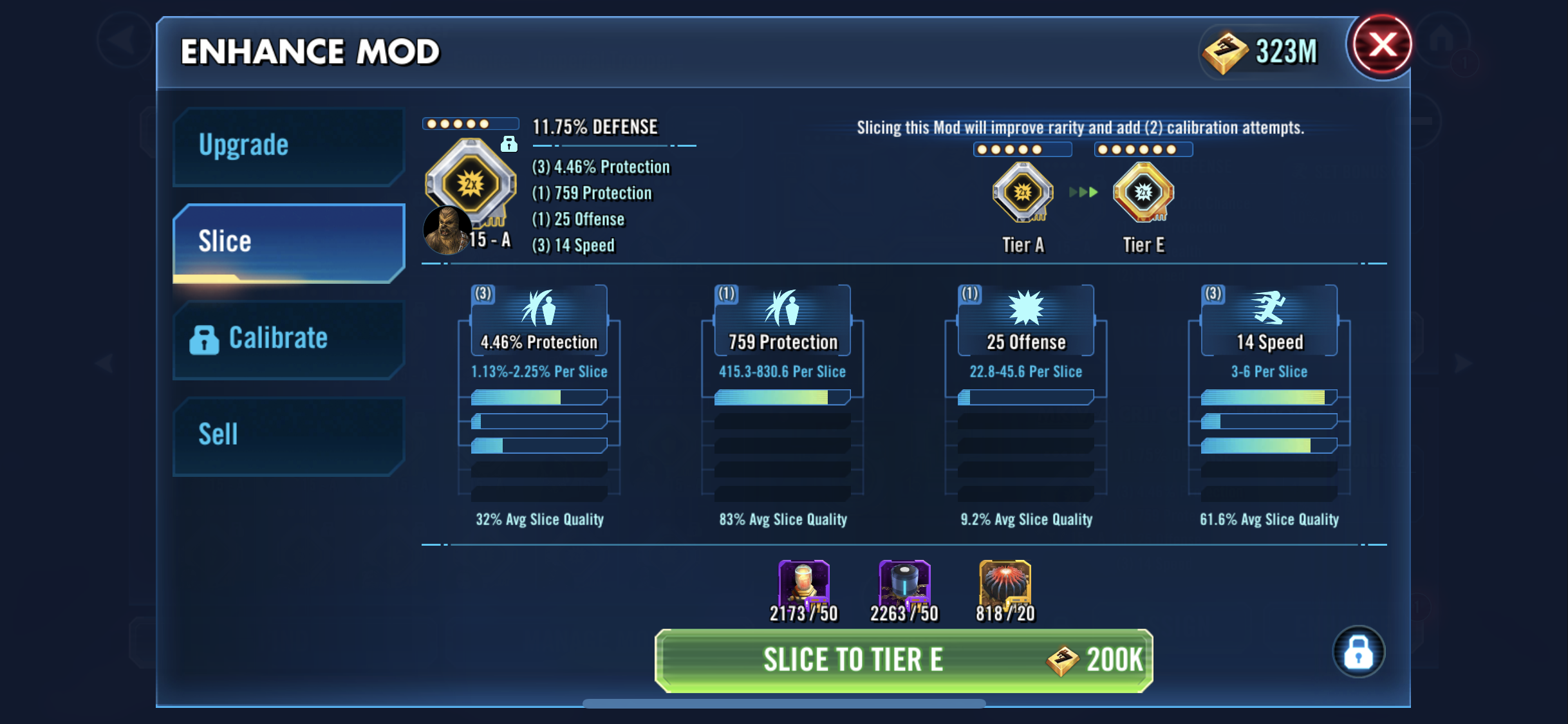The image size is (1568, 724).
Task: Slice the mod to Tier E
Action: point(903,660)
